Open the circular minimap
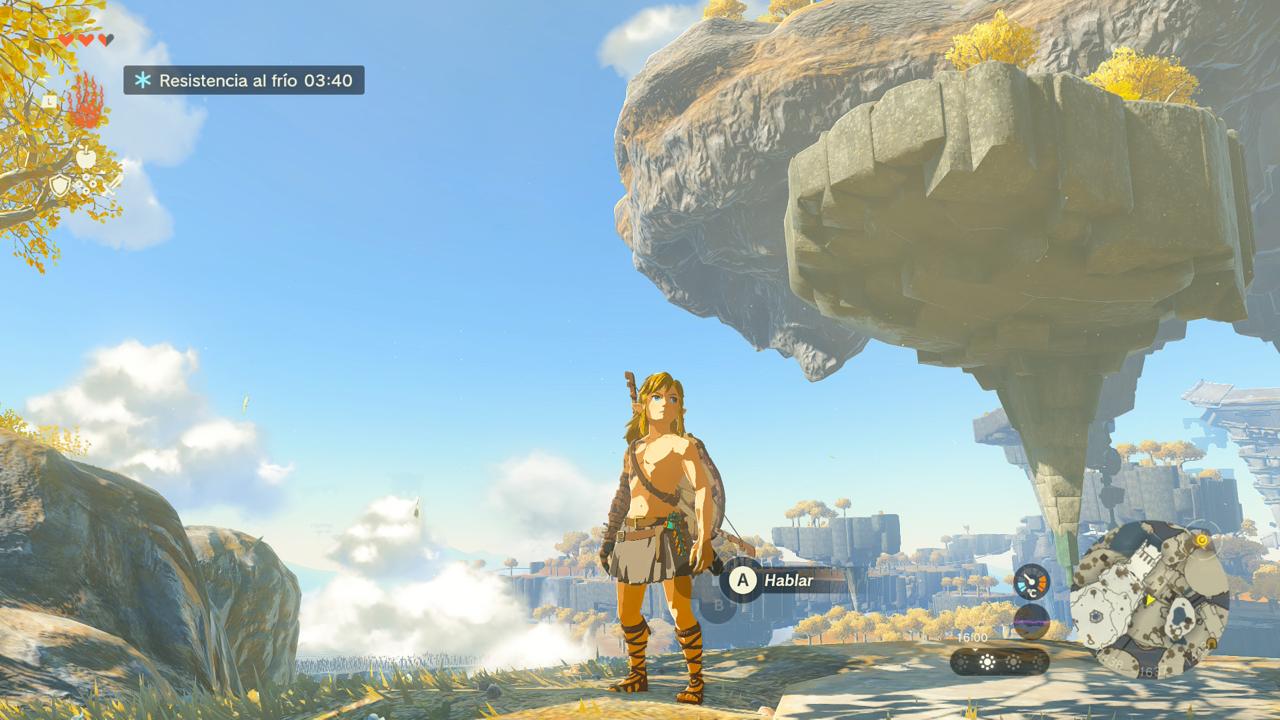This screenshot has width=1280, height=720. [1149, 599]
